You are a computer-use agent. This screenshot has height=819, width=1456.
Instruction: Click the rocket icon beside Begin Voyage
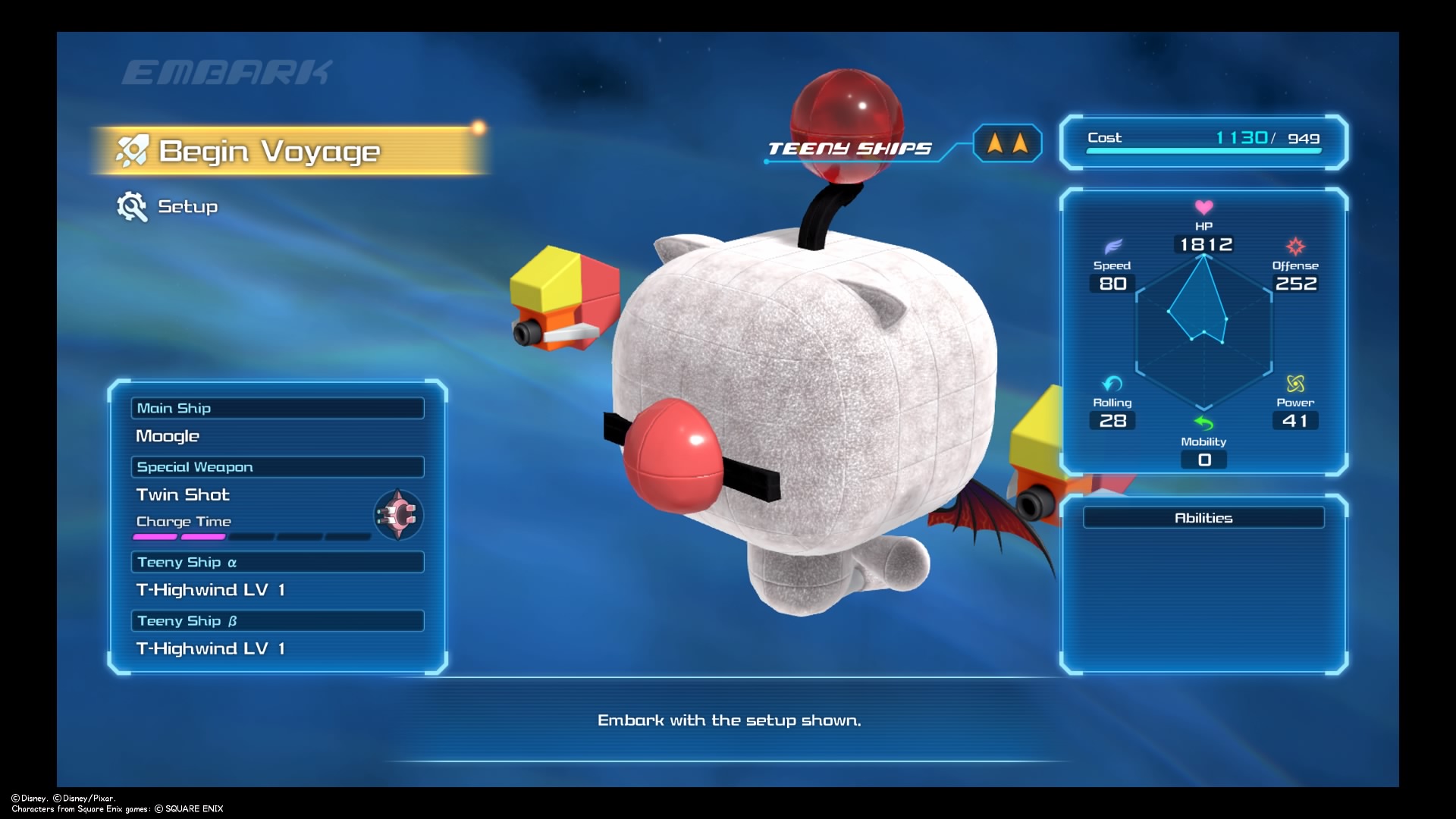tap(134, 150)
